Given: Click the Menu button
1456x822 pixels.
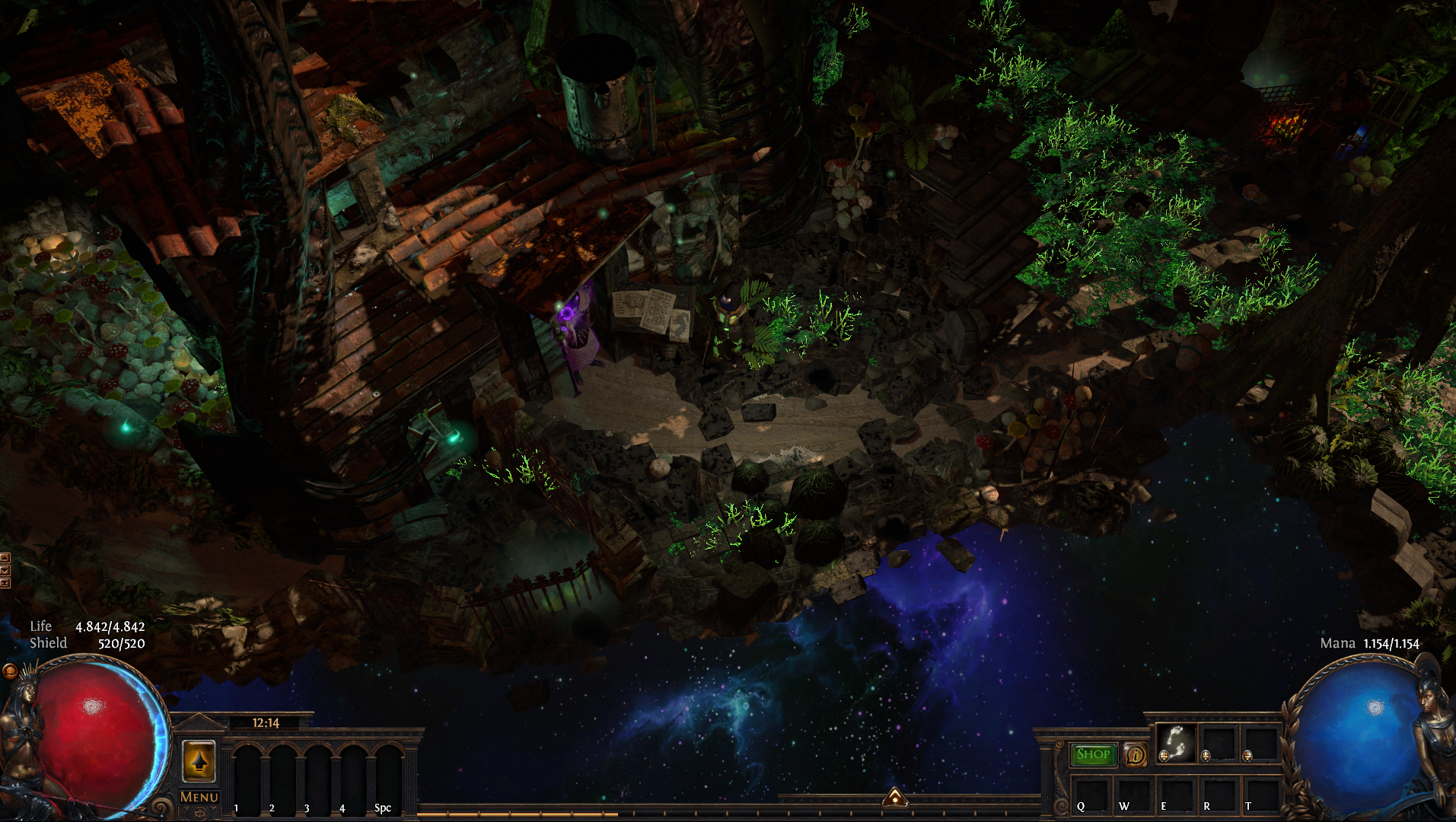Looking at the screenshot, I should 199,797.
